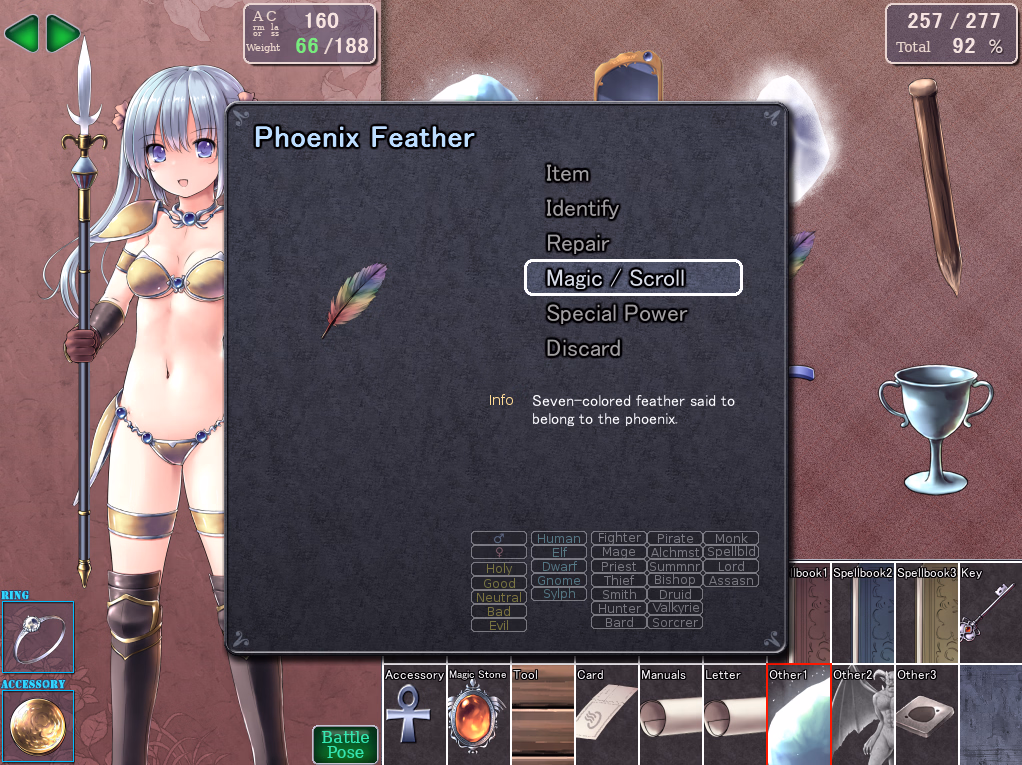Select the Other2 category tab
The height and width of the screenshot is (765, 1022).
[x=862, y=714]
